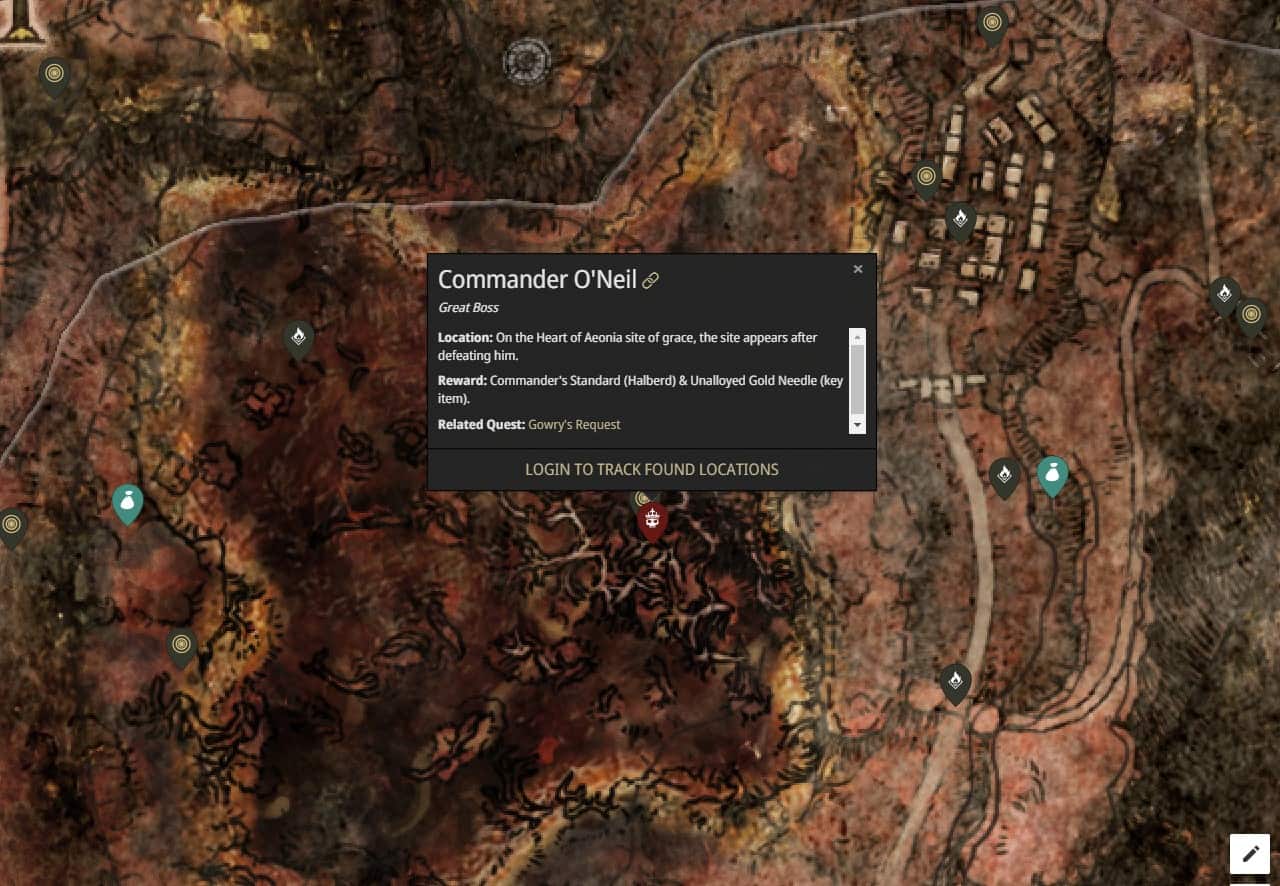Viewport: 1280px width, 886px height.
Task: Click the site of grace marker near the bottom-right road
Action: pos(955,681)
